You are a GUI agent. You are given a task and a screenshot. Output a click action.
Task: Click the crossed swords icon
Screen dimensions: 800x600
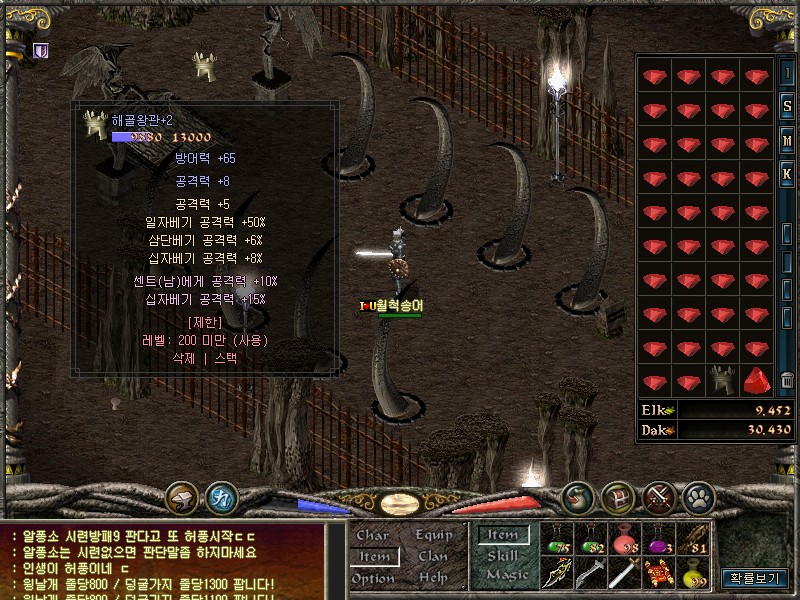click(658, 496)
